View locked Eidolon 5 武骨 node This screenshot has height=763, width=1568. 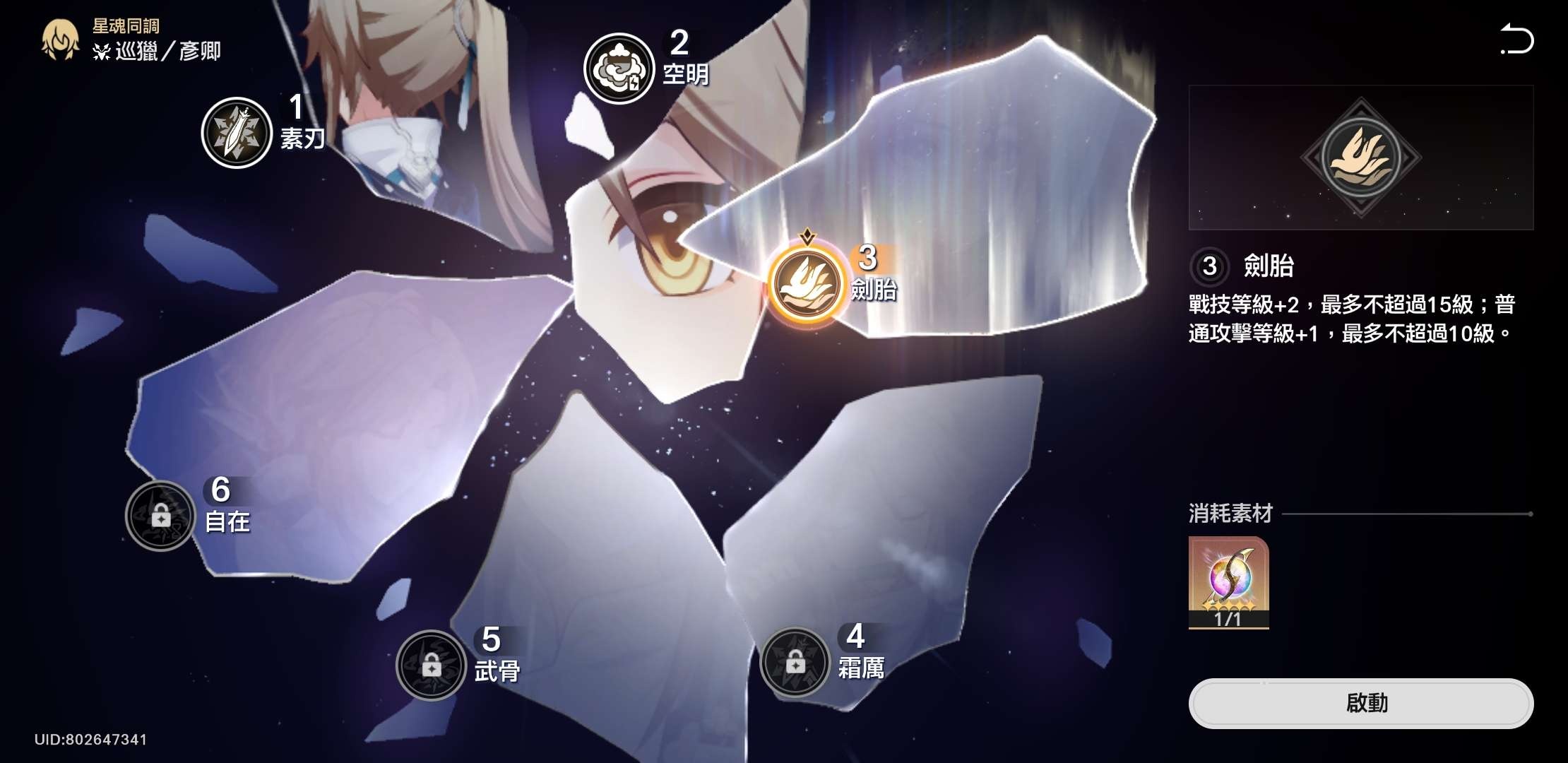431,665
